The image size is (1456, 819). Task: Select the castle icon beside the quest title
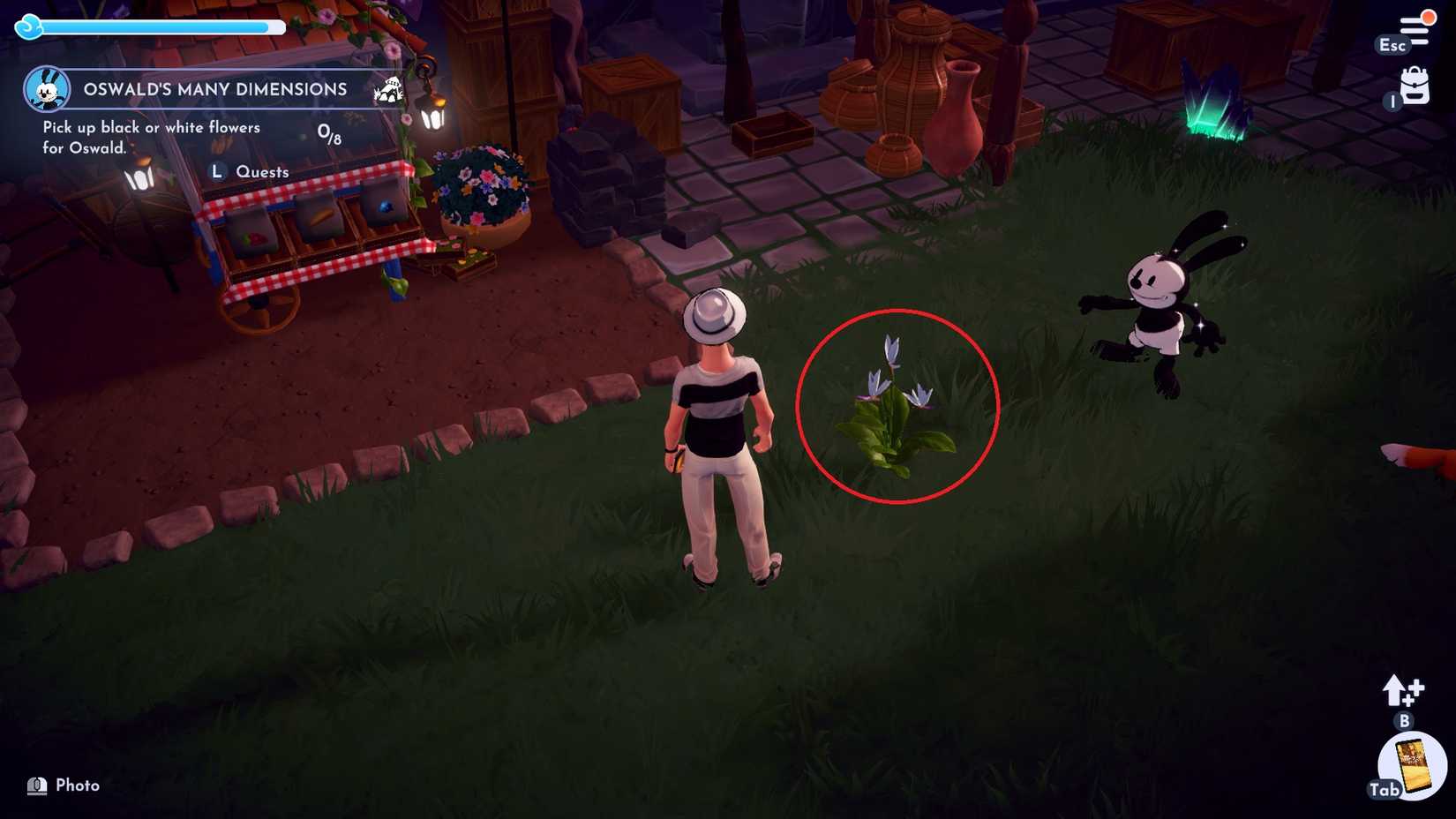point(388,90)
